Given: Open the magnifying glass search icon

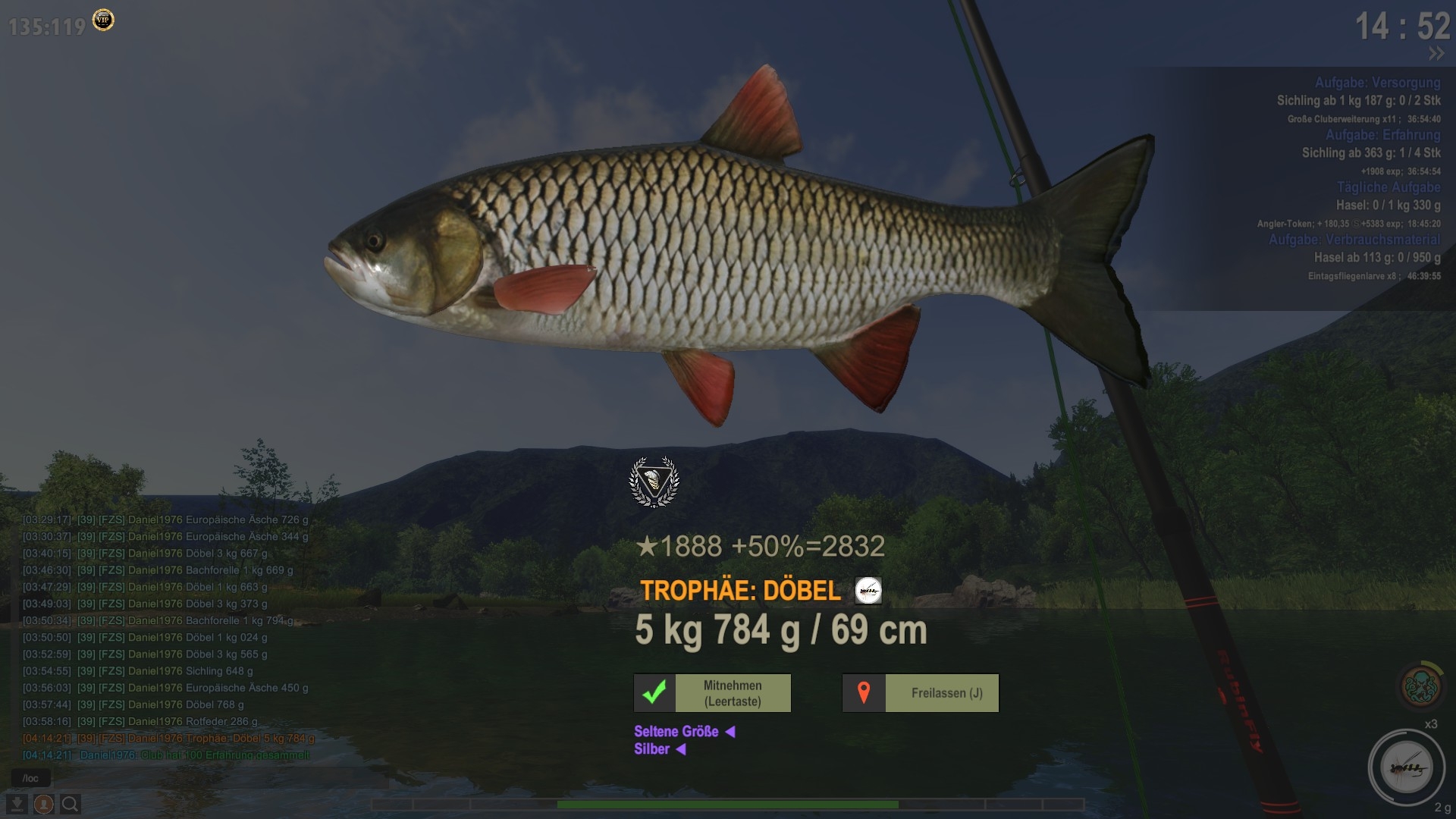Looking at the screenshot, I should (70, 804).
